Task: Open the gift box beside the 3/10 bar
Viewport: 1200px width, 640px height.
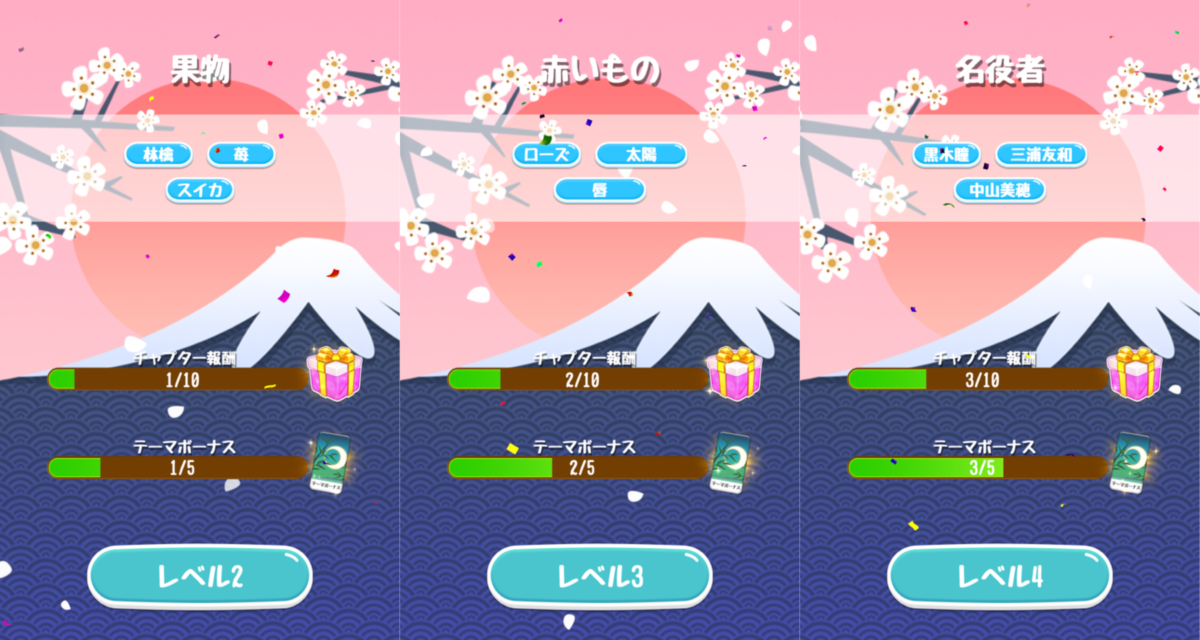Action: tap(1134, 373)
